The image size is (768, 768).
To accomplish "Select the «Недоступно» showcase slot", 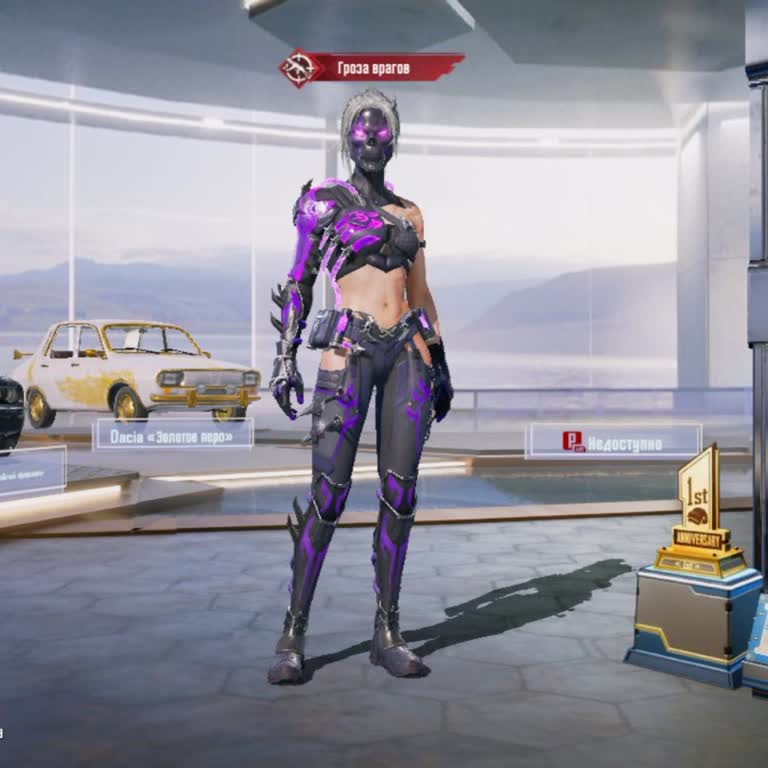I will pyautogui.click(x=614, y=441).
